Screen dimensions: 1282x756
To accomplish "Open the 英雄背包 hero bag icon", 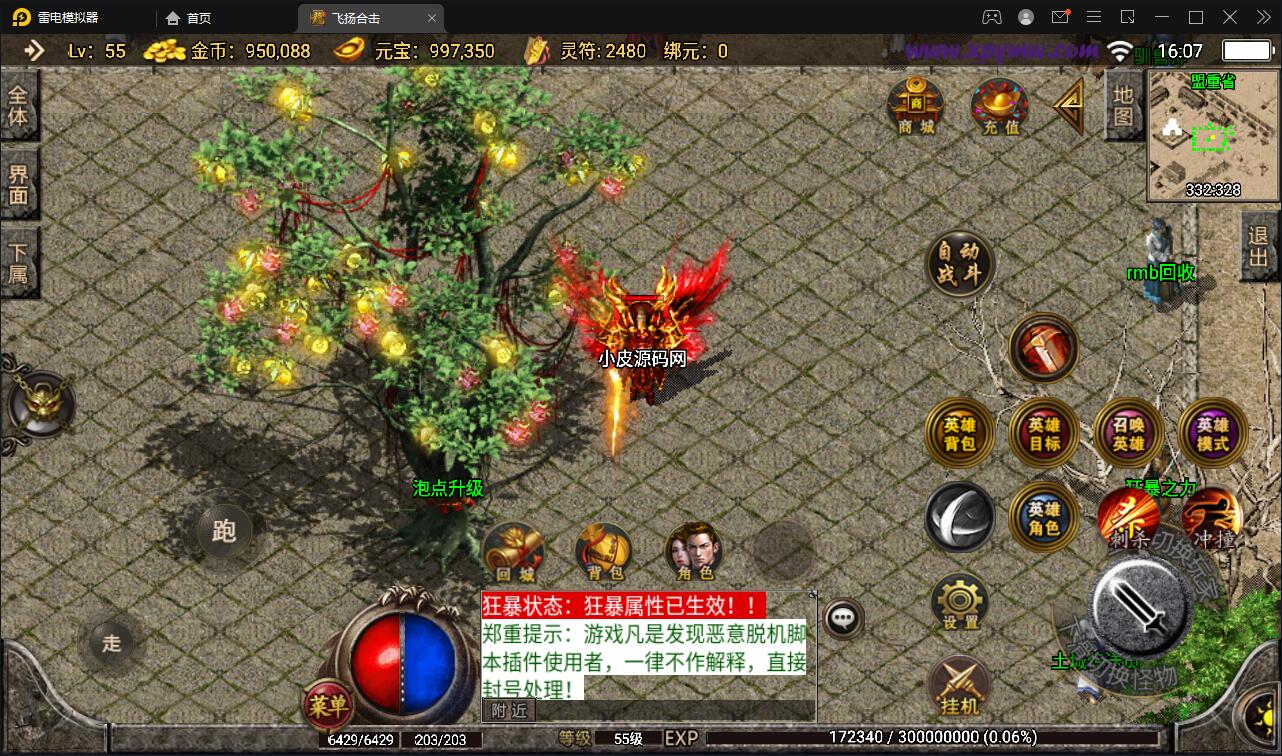I will [x=960, y=433].
